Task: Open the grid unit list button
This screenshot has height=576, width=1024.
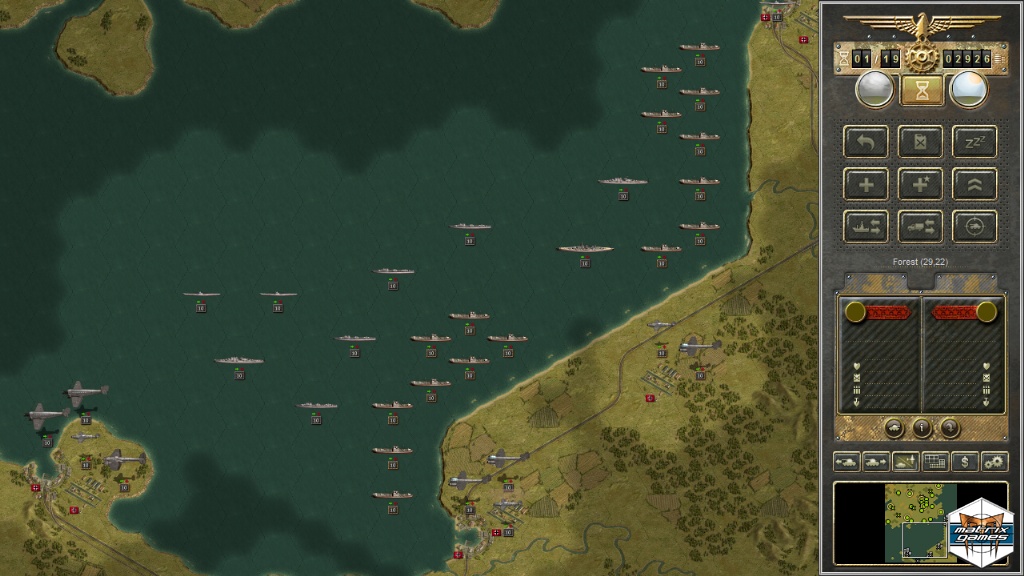Action: click(x=935, y=462)
